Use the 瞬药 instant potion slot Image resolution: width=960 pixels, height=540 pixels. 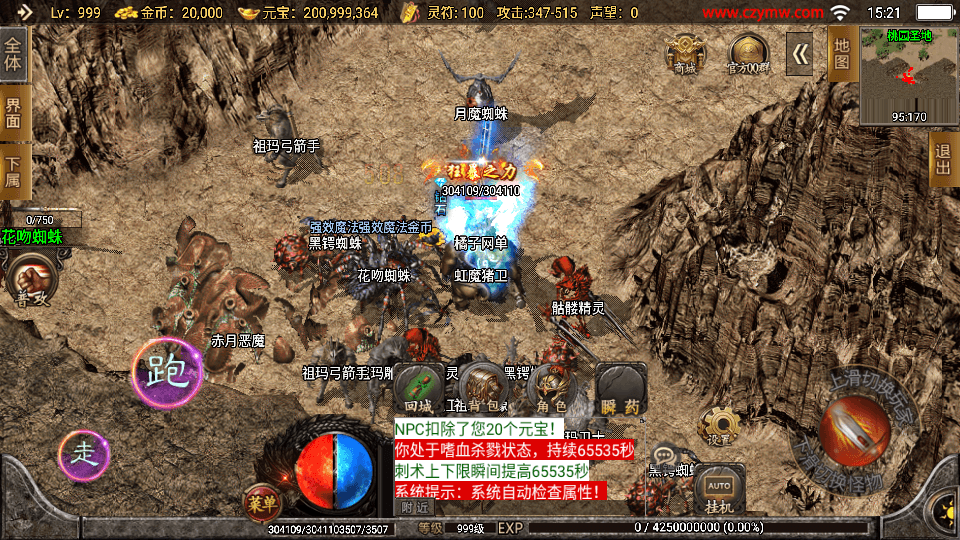(x=620, y=387)
